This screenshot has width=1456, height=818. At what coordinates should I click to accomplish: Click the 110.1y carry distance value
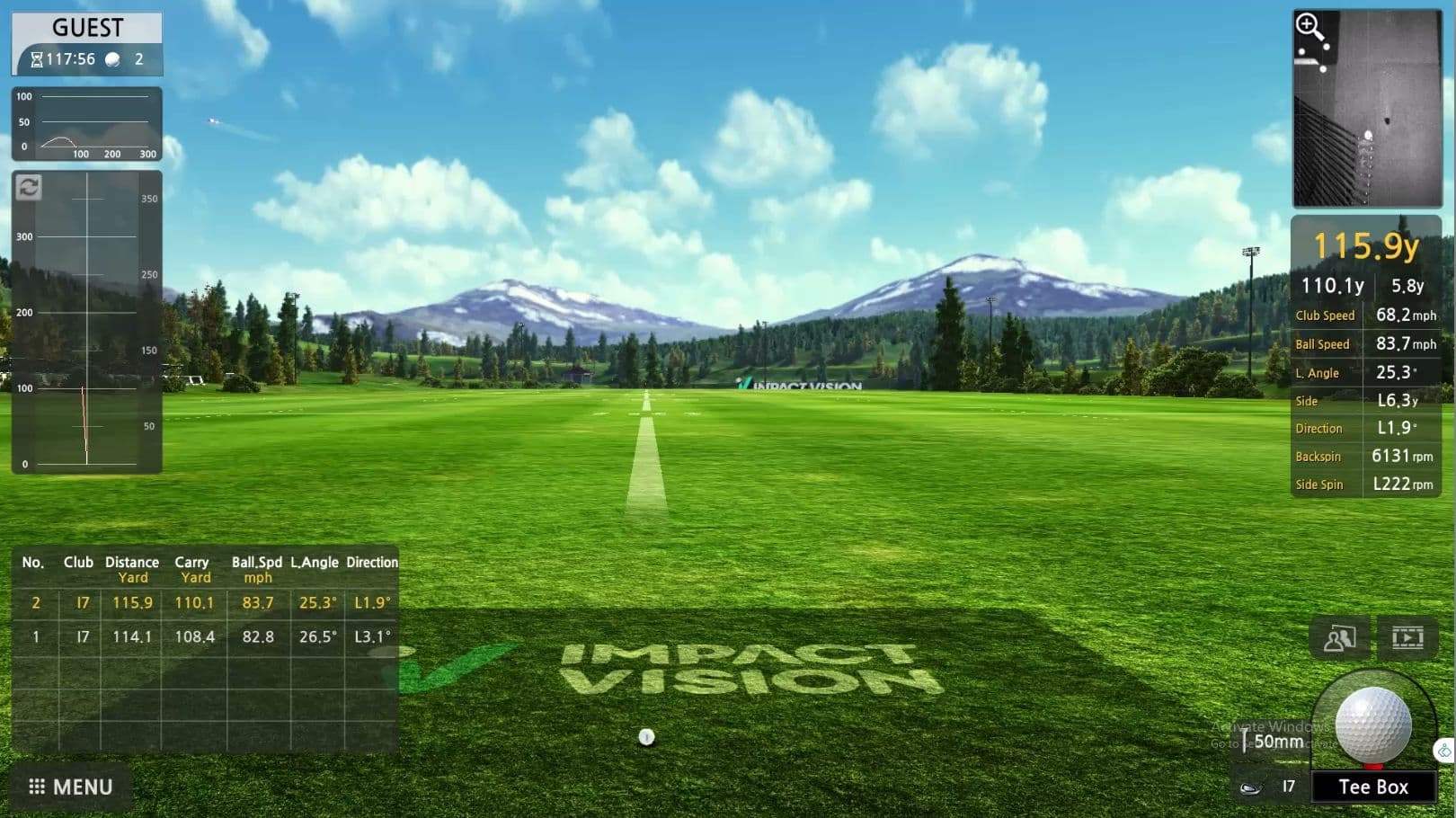point(1332,285)
